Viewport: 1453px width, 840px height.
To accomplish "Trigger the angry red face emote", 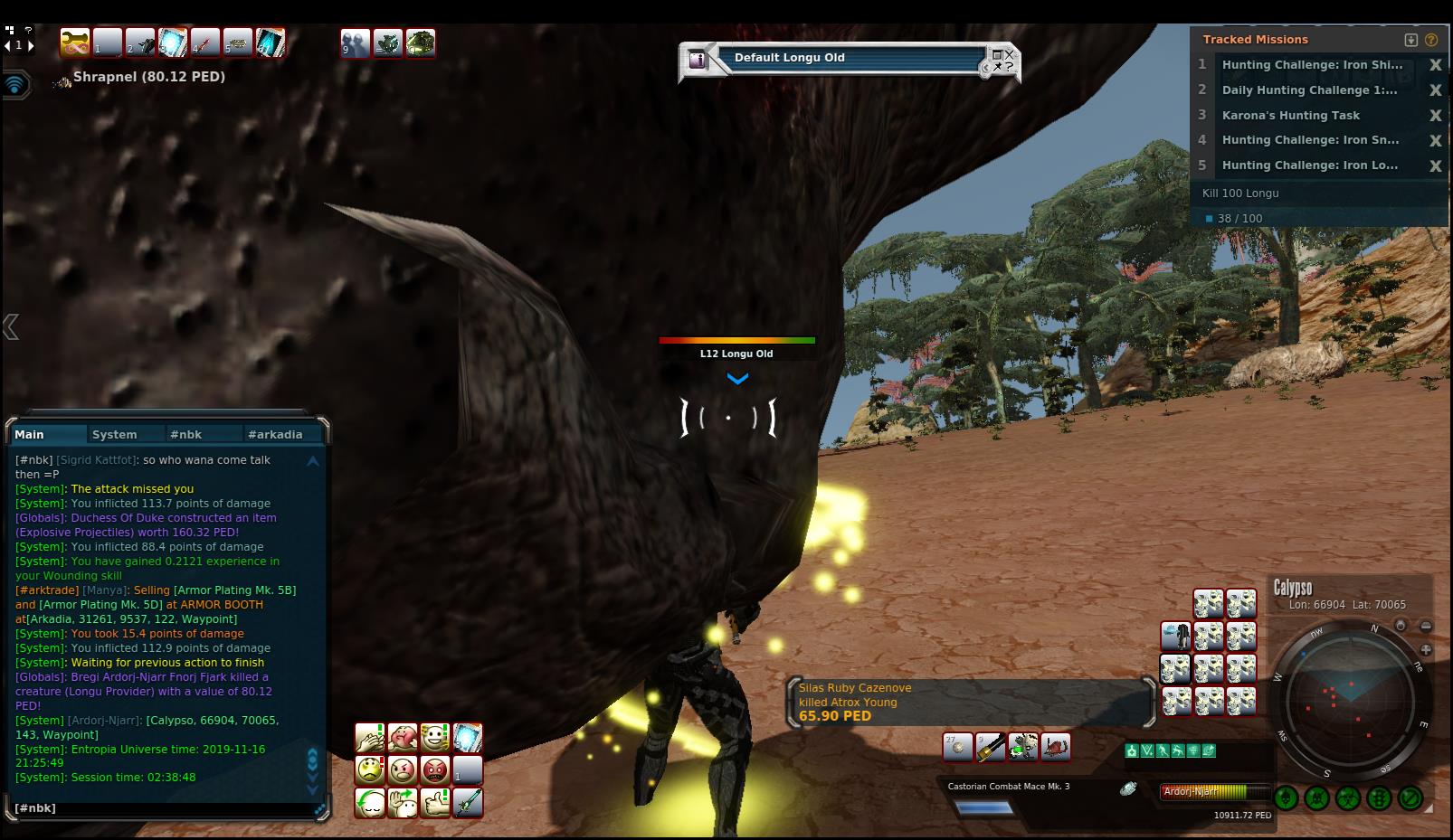I will [435, 770].
